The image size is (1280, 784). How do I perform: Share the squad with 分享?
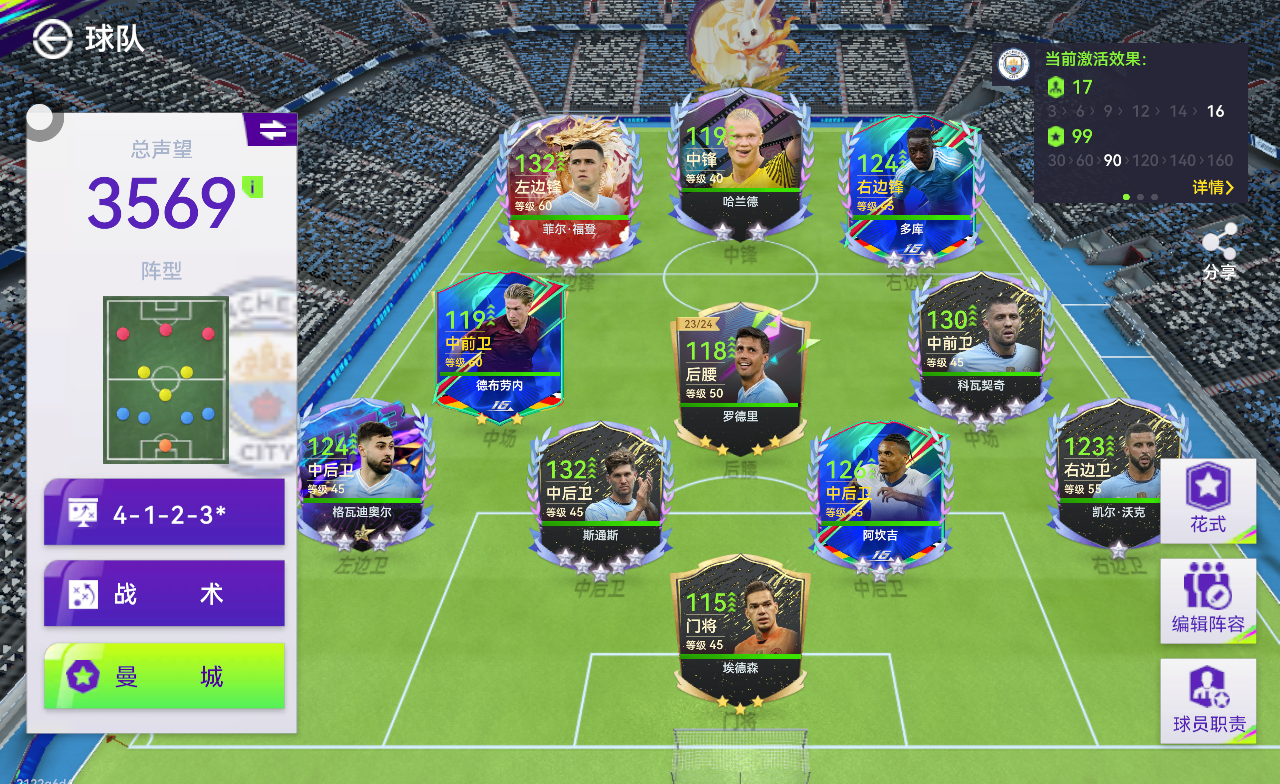pyautogui.click(x=1219, y=251)
